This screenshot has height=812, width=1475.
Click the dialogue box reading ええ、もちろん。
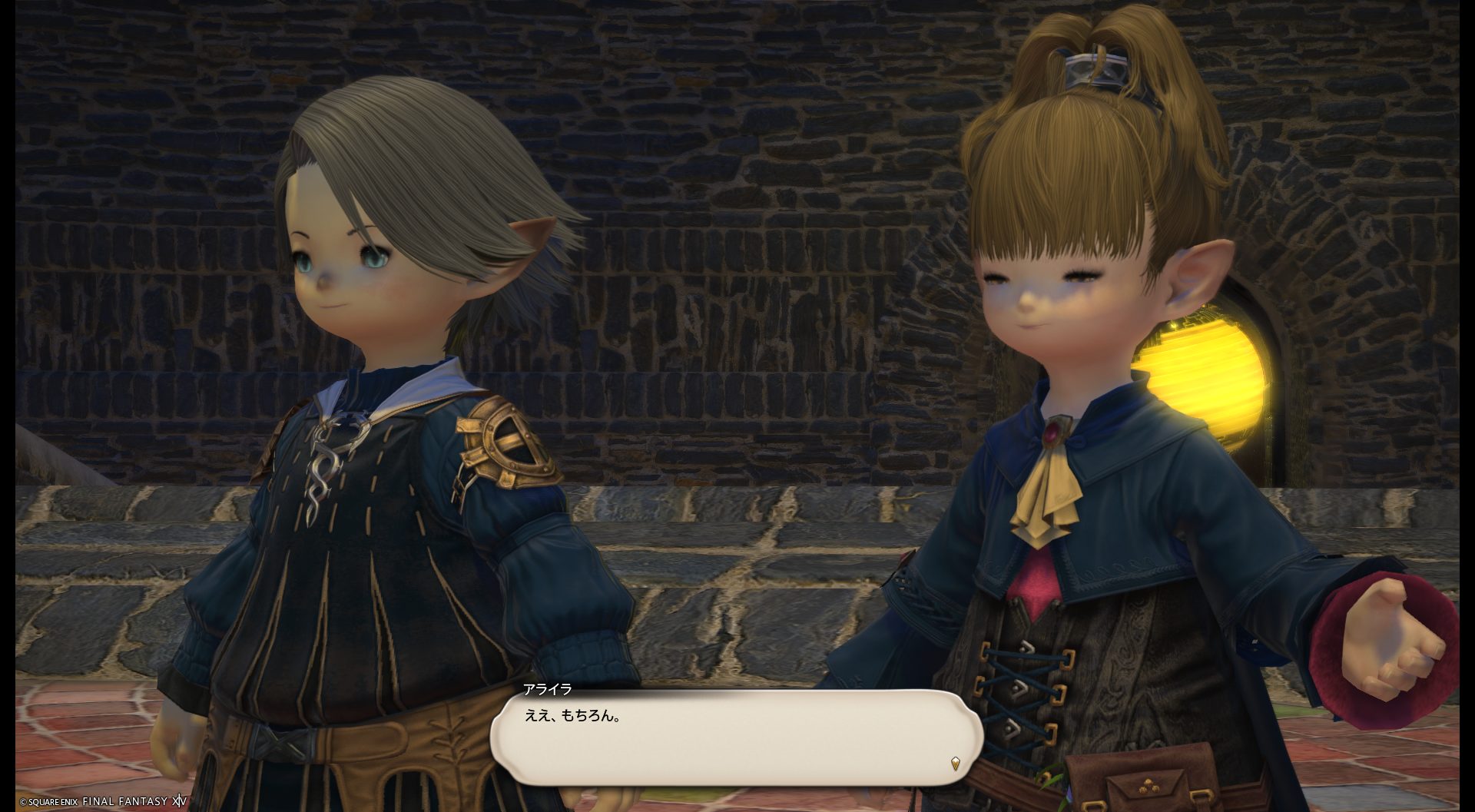(x=736, y=737)
